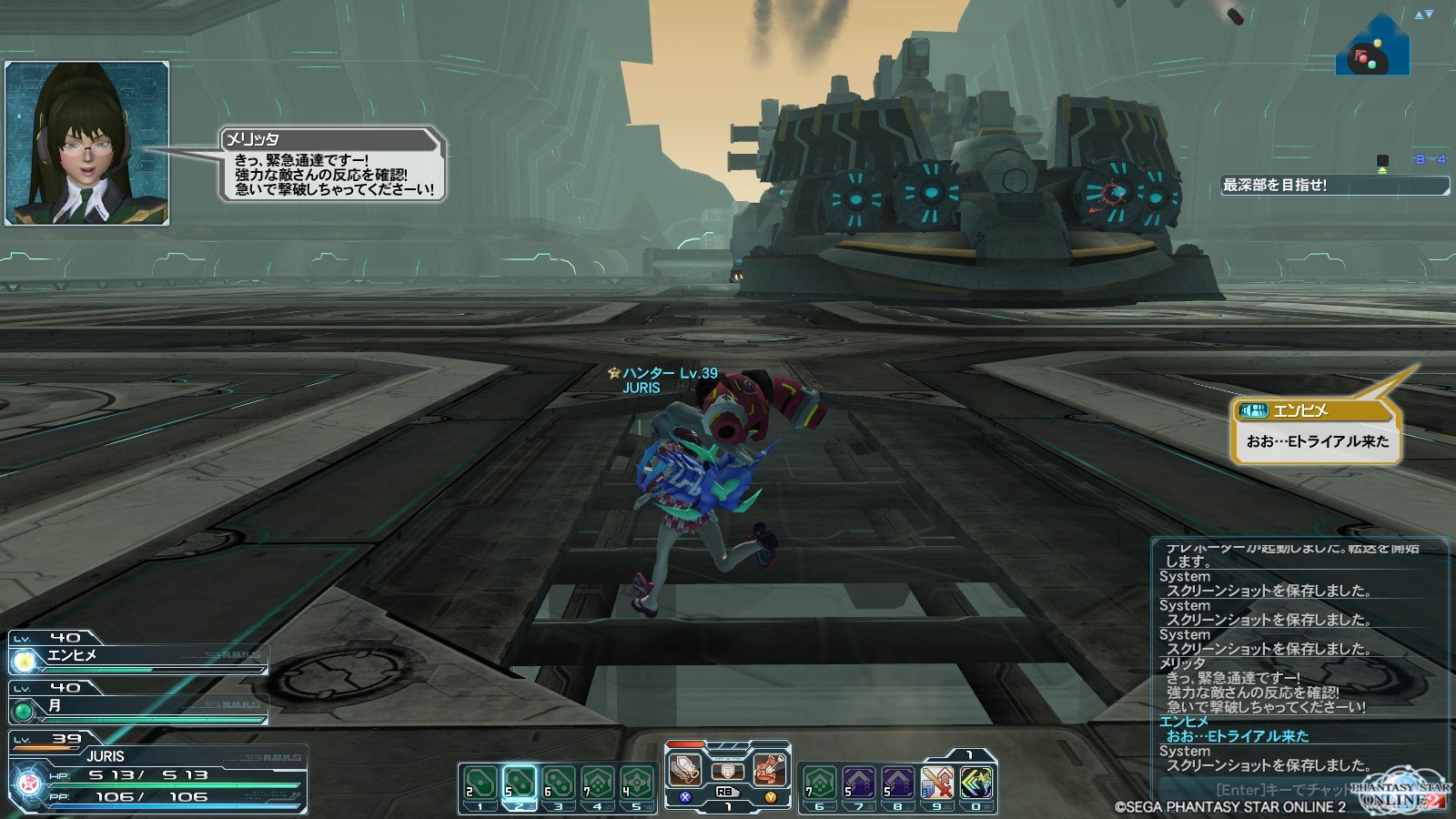Click エンヒメ's chat speech bubble
The width and height of the screenshot is (1456, 819).
click(1316, 433)
